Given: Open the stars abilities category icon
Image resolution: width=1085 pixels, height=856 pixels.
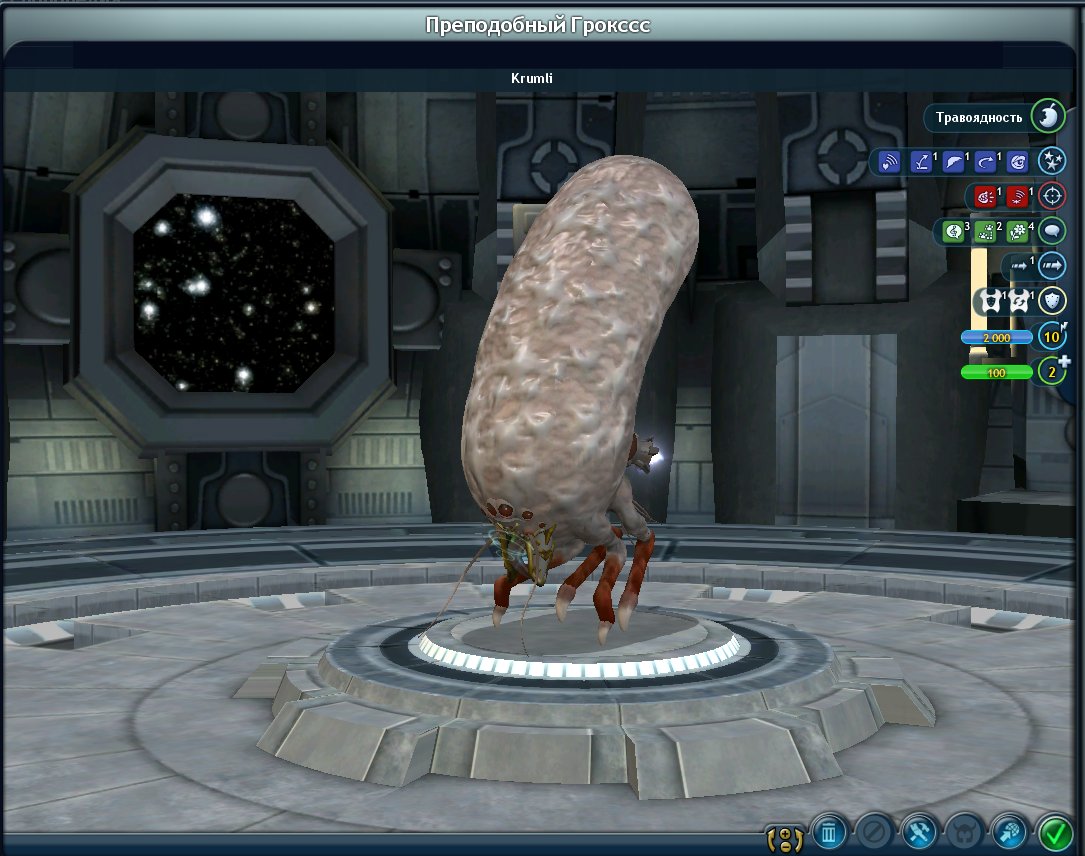Looking at the screenshot, I should click(1051, 160).
